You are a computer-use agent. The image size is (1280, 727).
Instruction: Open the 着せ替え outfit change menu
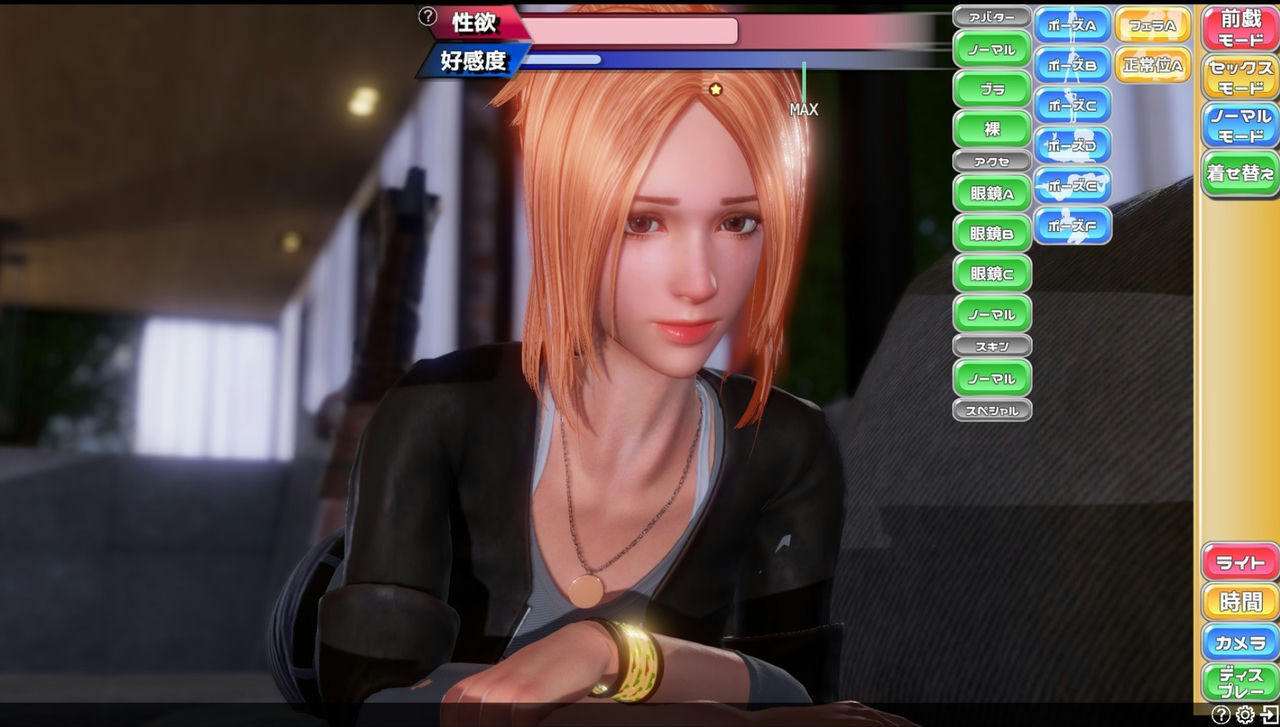tap(1240, 172)
